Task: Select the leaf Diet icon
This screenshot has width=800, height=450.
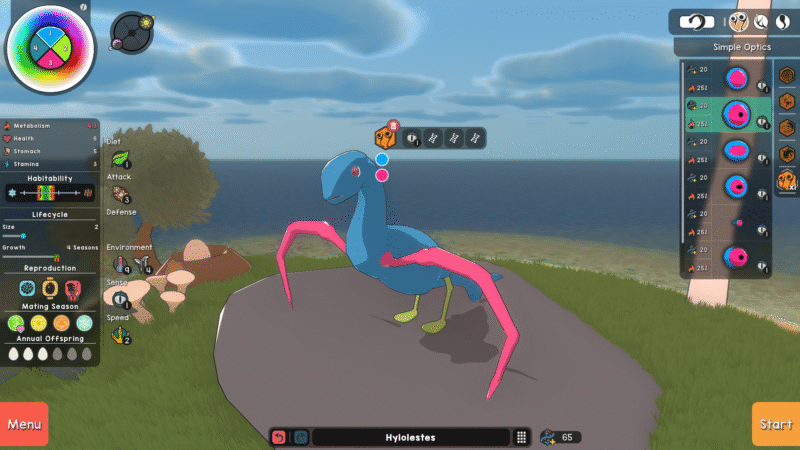Action: tap(119, 158)
